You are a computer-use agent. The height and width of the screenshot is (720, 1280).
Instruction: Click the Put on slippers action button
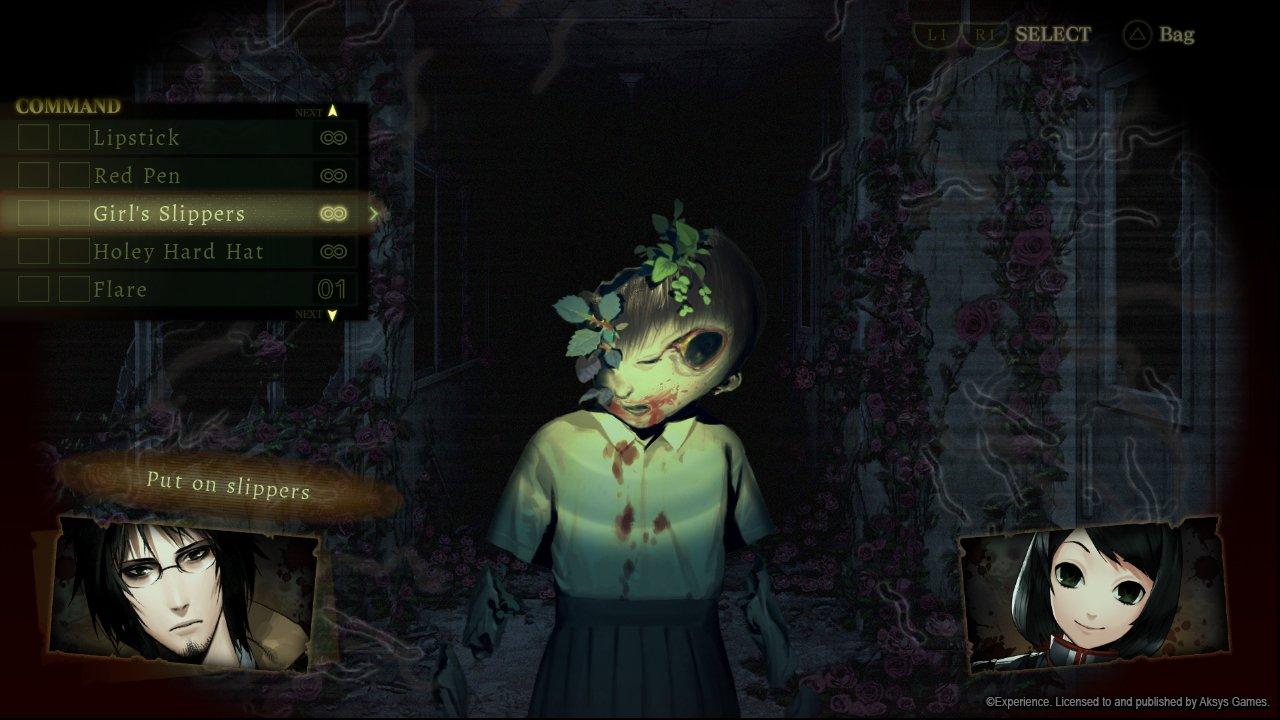(x=227, y=486)
